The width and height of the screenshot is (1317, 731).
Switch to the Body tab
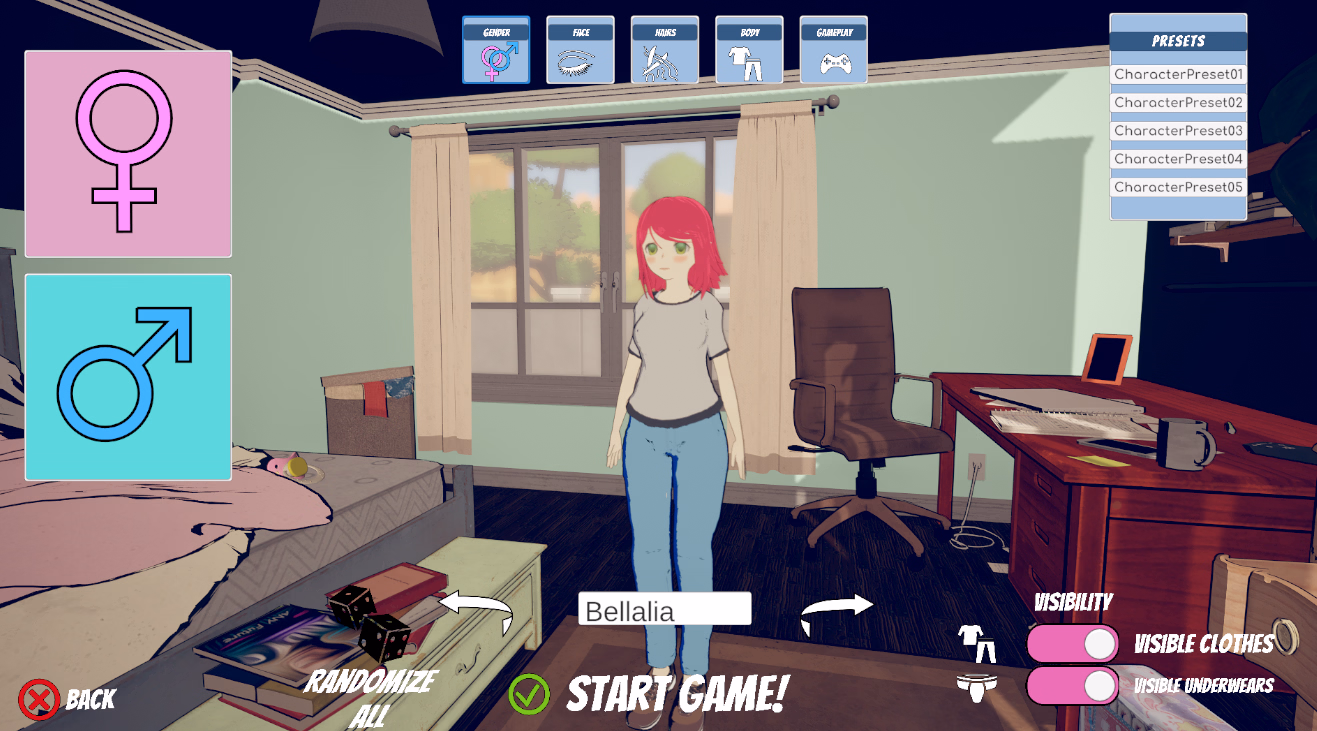(749, 50)
